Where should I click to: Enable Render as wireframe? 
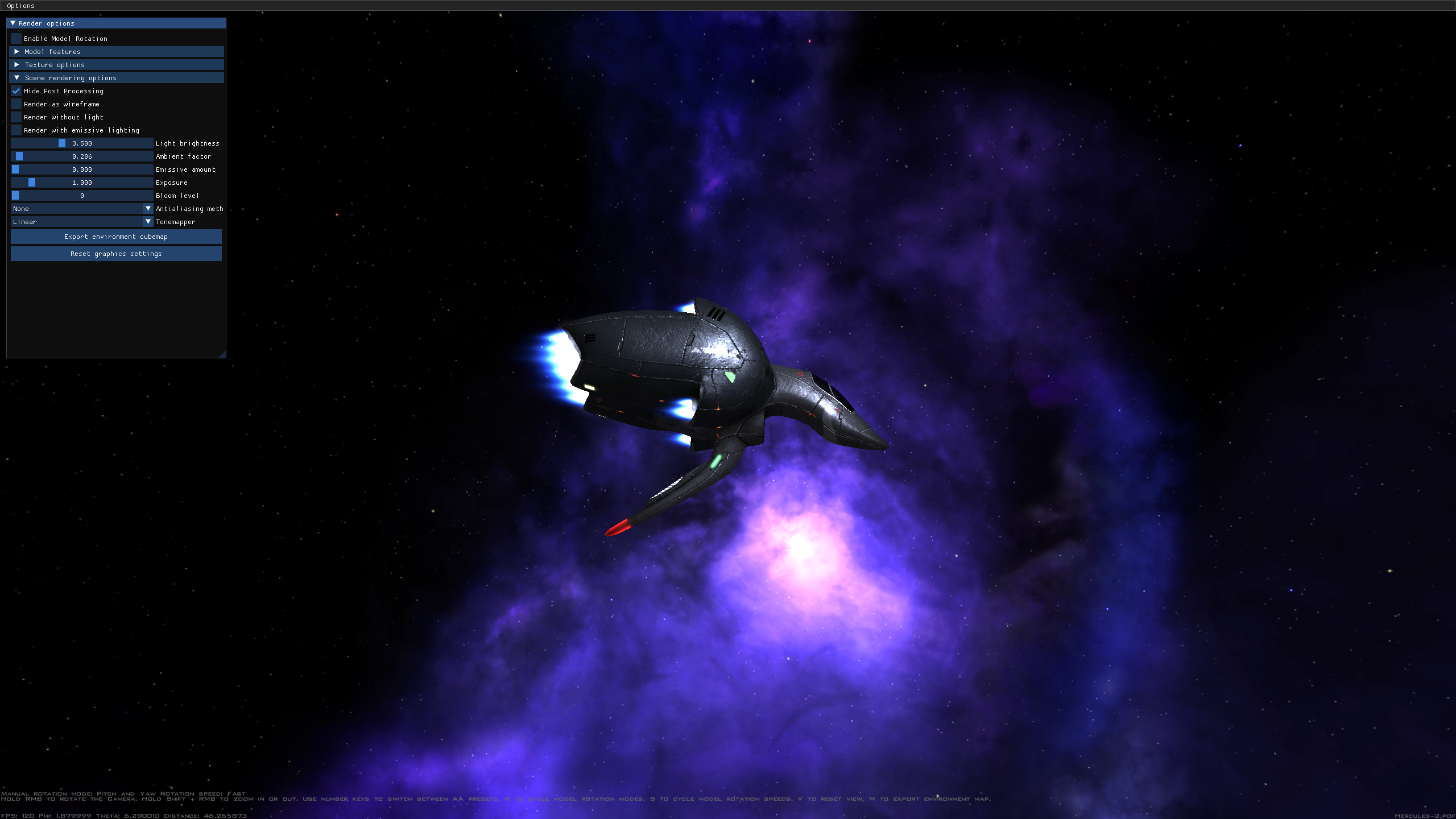coord(16,104)
